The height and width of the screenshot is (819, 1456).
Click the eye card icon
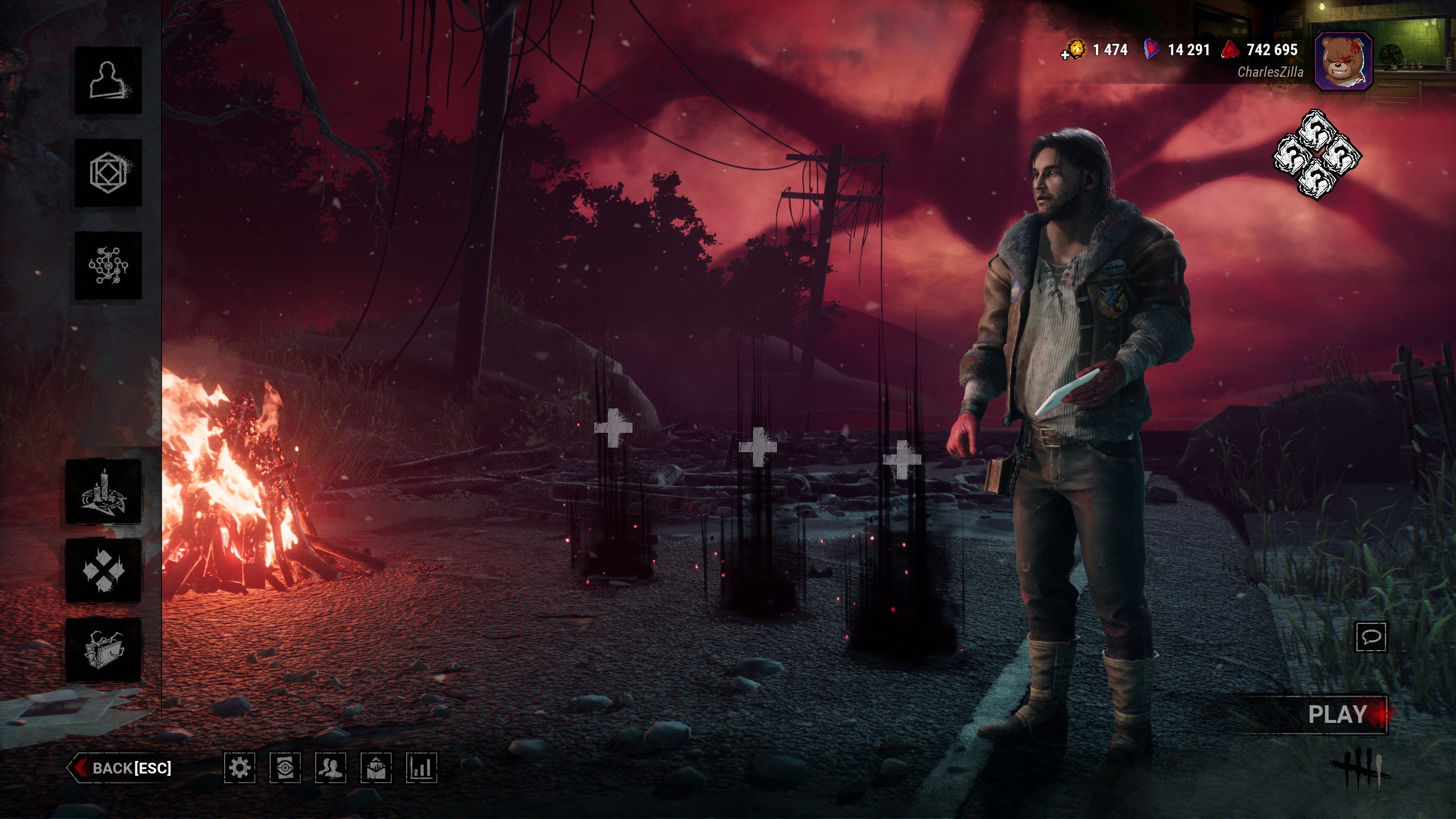285,768
